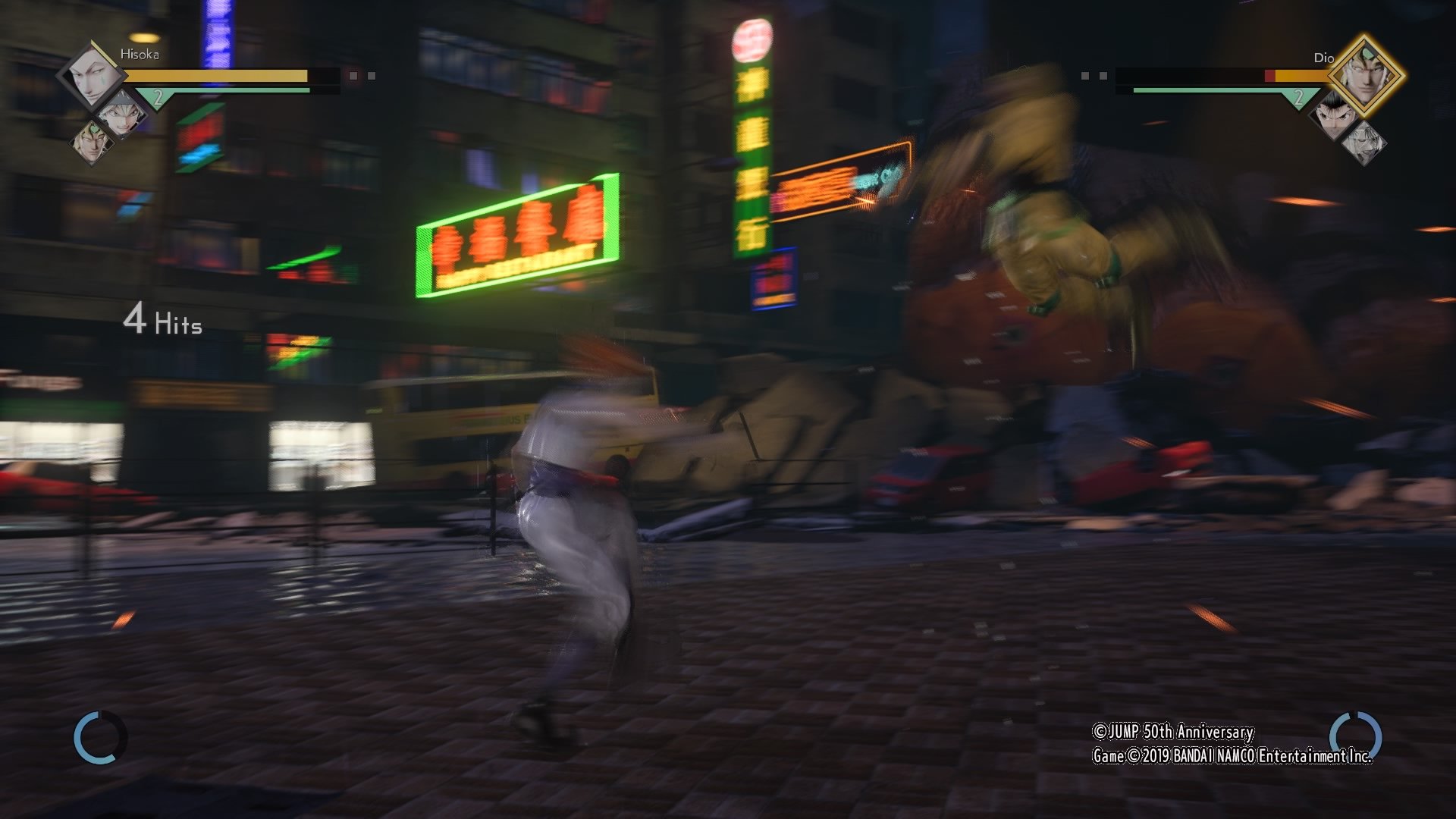1456x819 pixels.
Task: Toggle the second support stock square near Hisoka's bar
Action: 372,77
